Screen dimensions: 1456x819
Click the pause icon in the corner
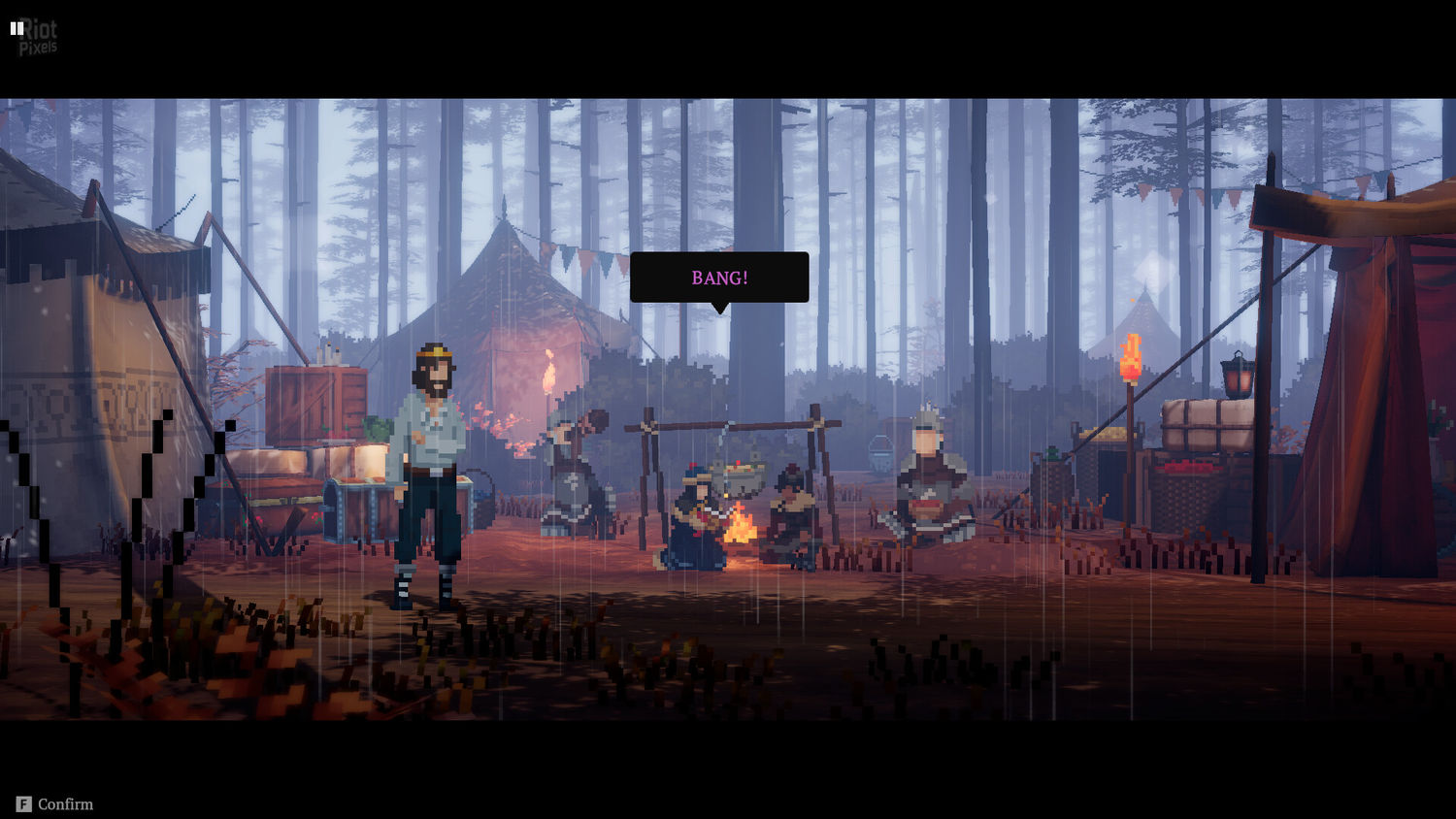[17, 28]
